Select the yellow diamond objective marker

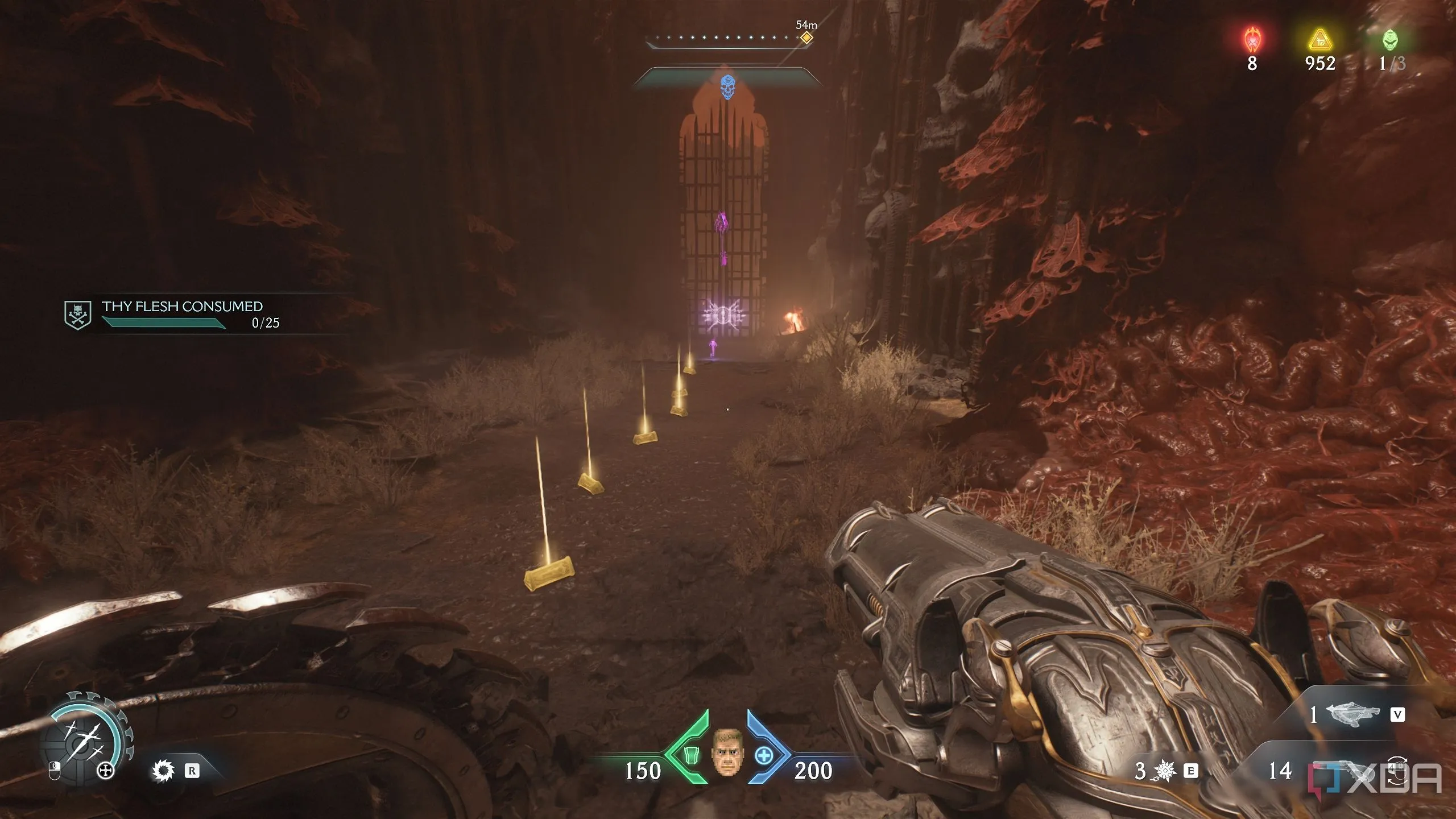pos(806,38)
